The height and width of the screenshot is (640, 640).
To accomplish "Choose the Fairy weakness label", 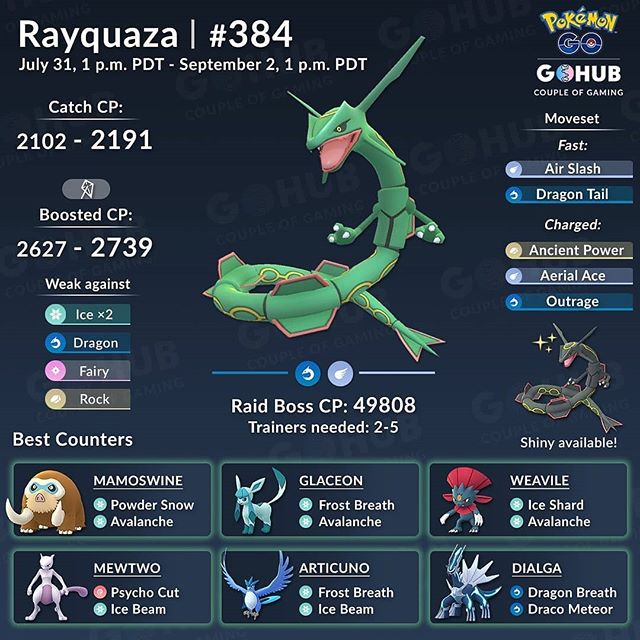I will point(86,370).
